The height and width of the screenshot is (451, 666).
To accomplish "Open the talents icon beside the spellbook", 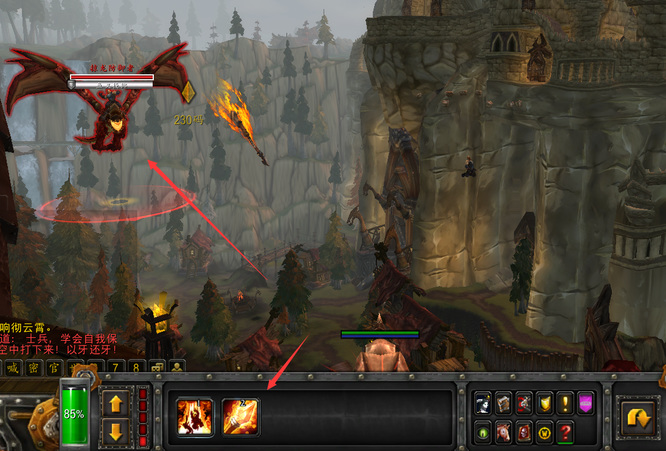I will click(x=524, y=402).
